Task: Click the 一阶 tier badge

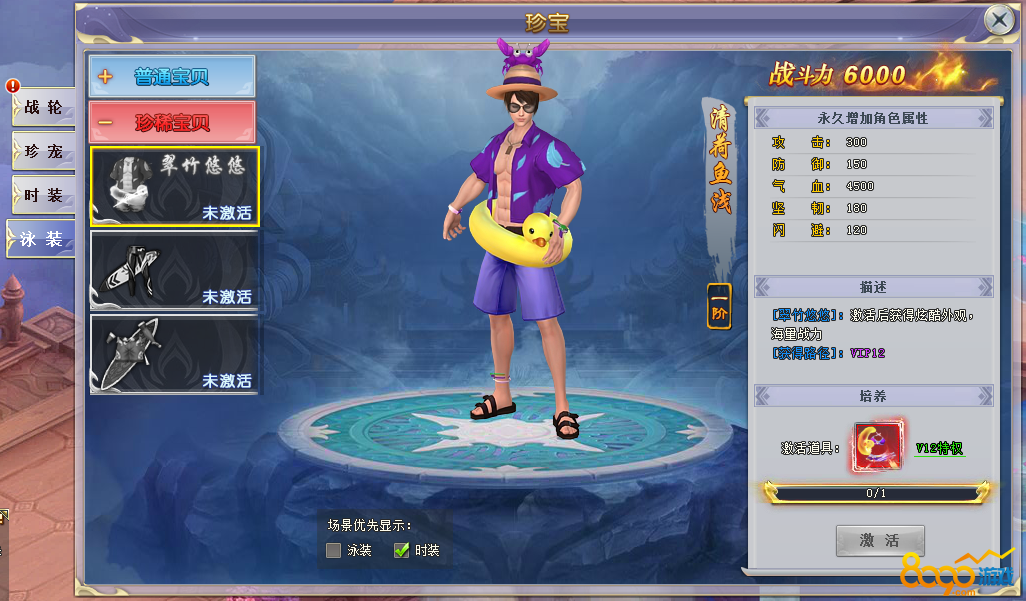Action: click(719, 306)
